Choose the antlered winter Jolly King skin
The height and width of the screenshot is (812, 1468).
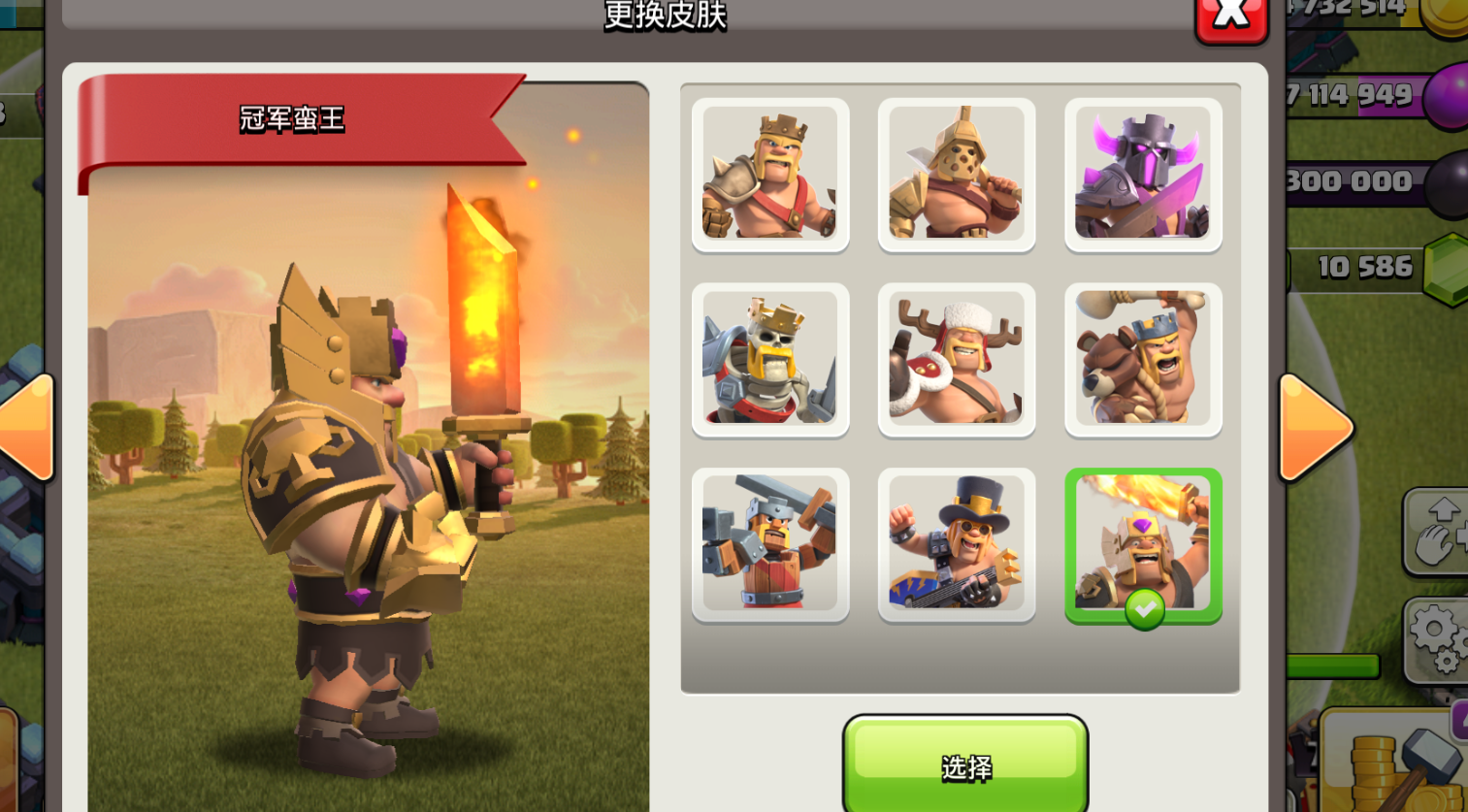pos(956,359)
